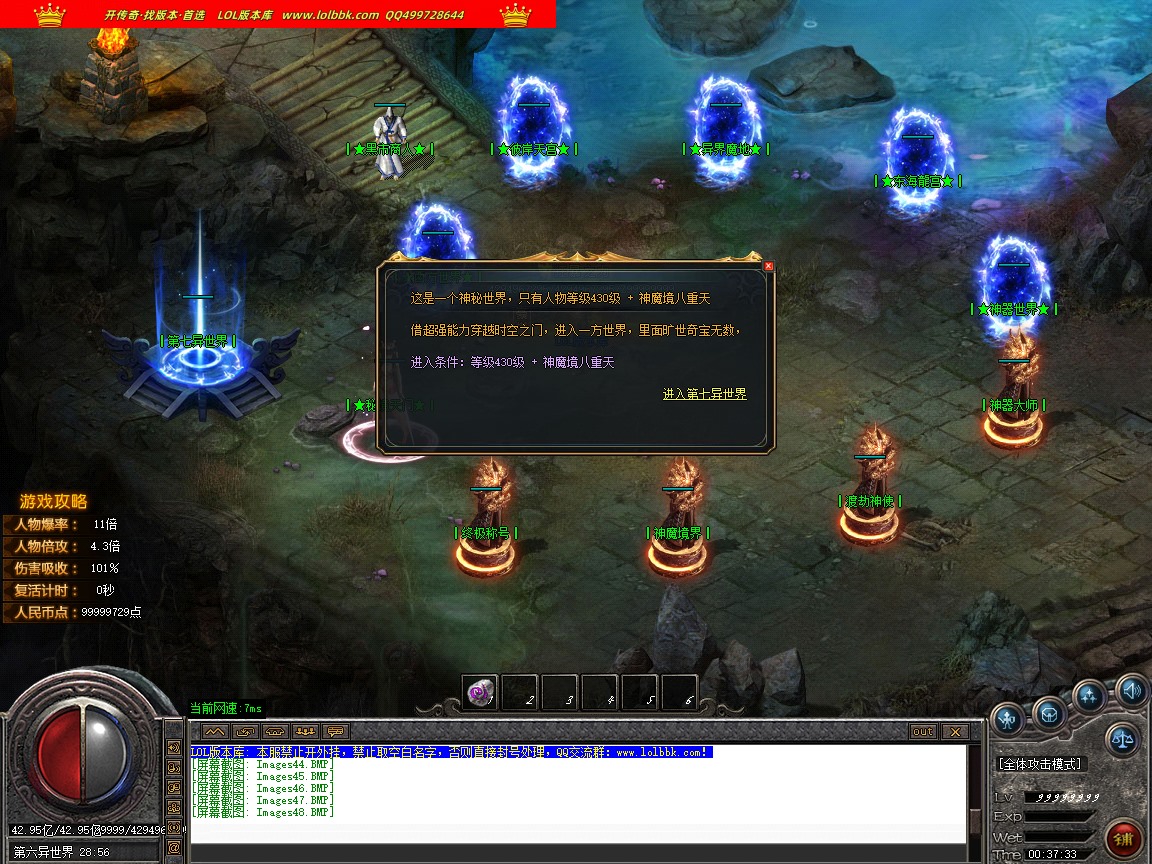Close the seventh world dialog box
1152x864 pixels.
coord(768,266)
